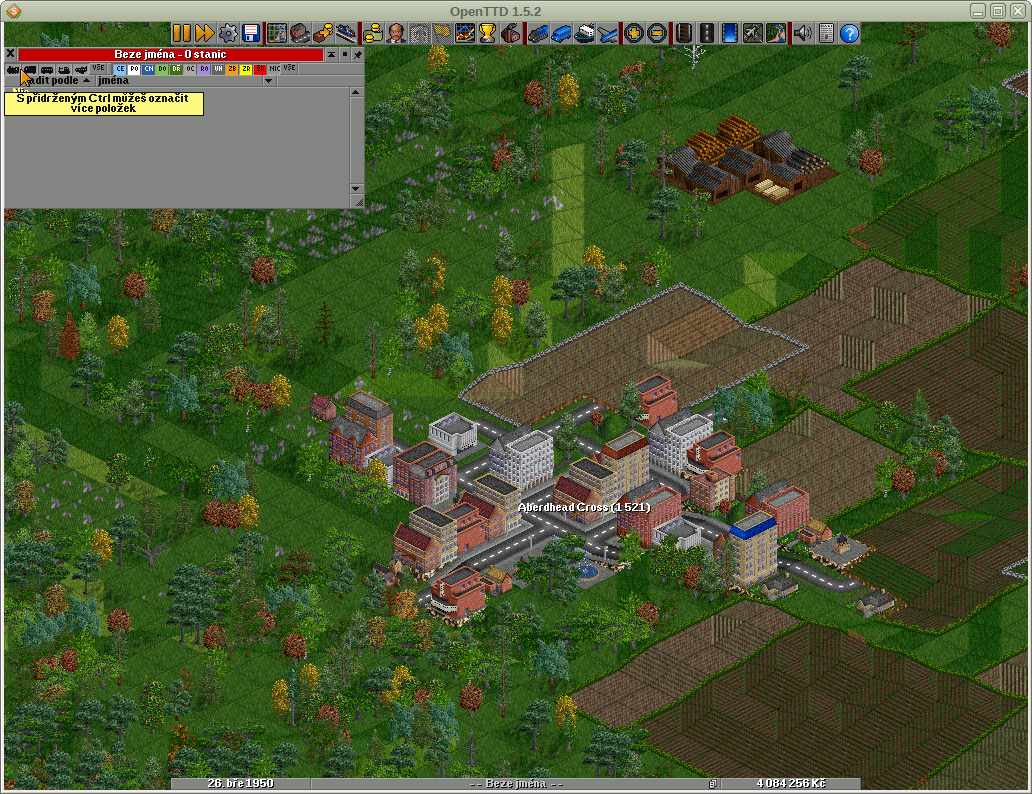The height and width of the screenshot is (794, 1032).
Task: Toggle fast forward speed
Action: click(204, 34)
